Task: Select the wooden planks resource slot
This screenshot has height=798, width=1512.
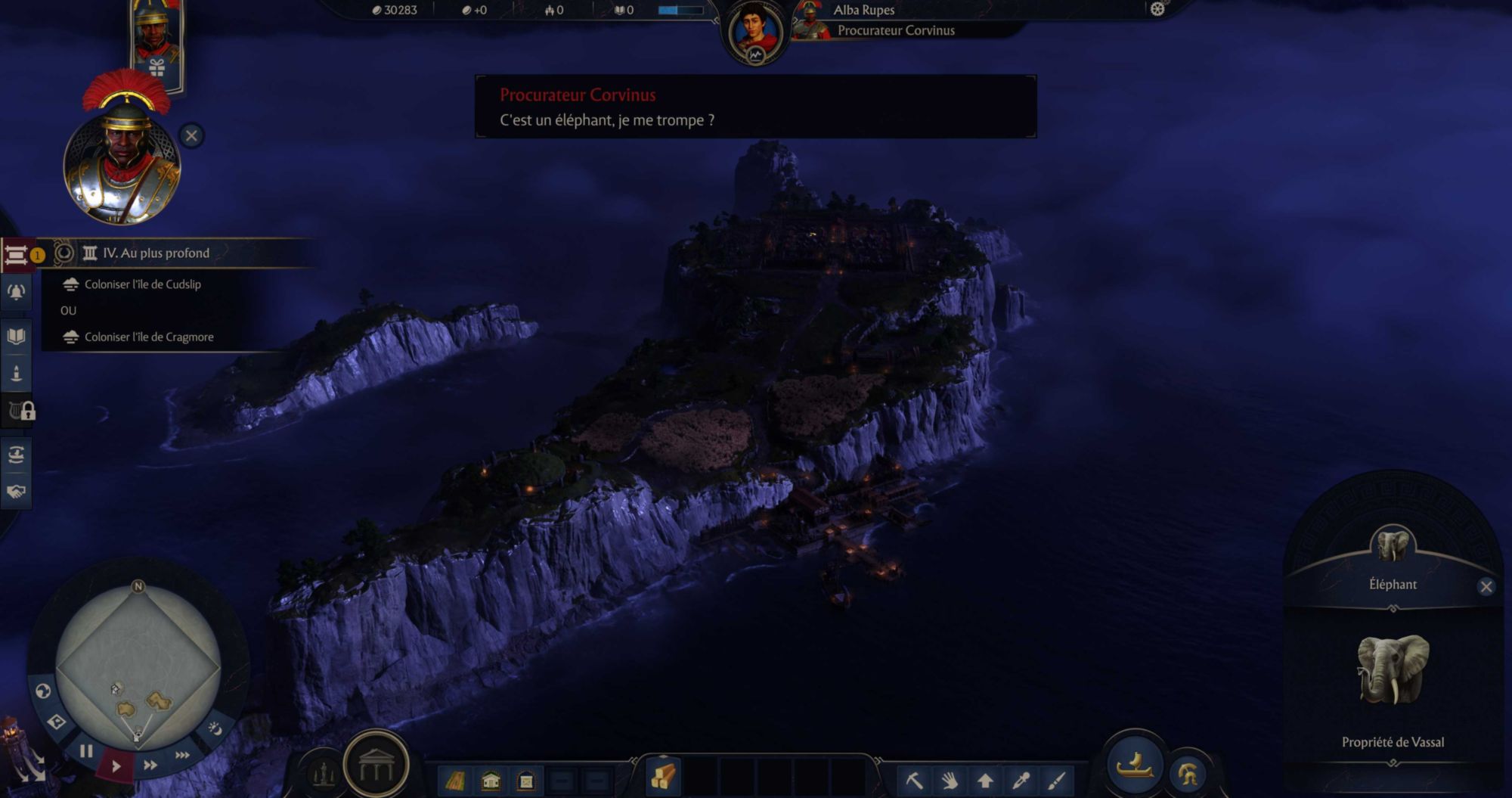Action: tap(663, 777)
